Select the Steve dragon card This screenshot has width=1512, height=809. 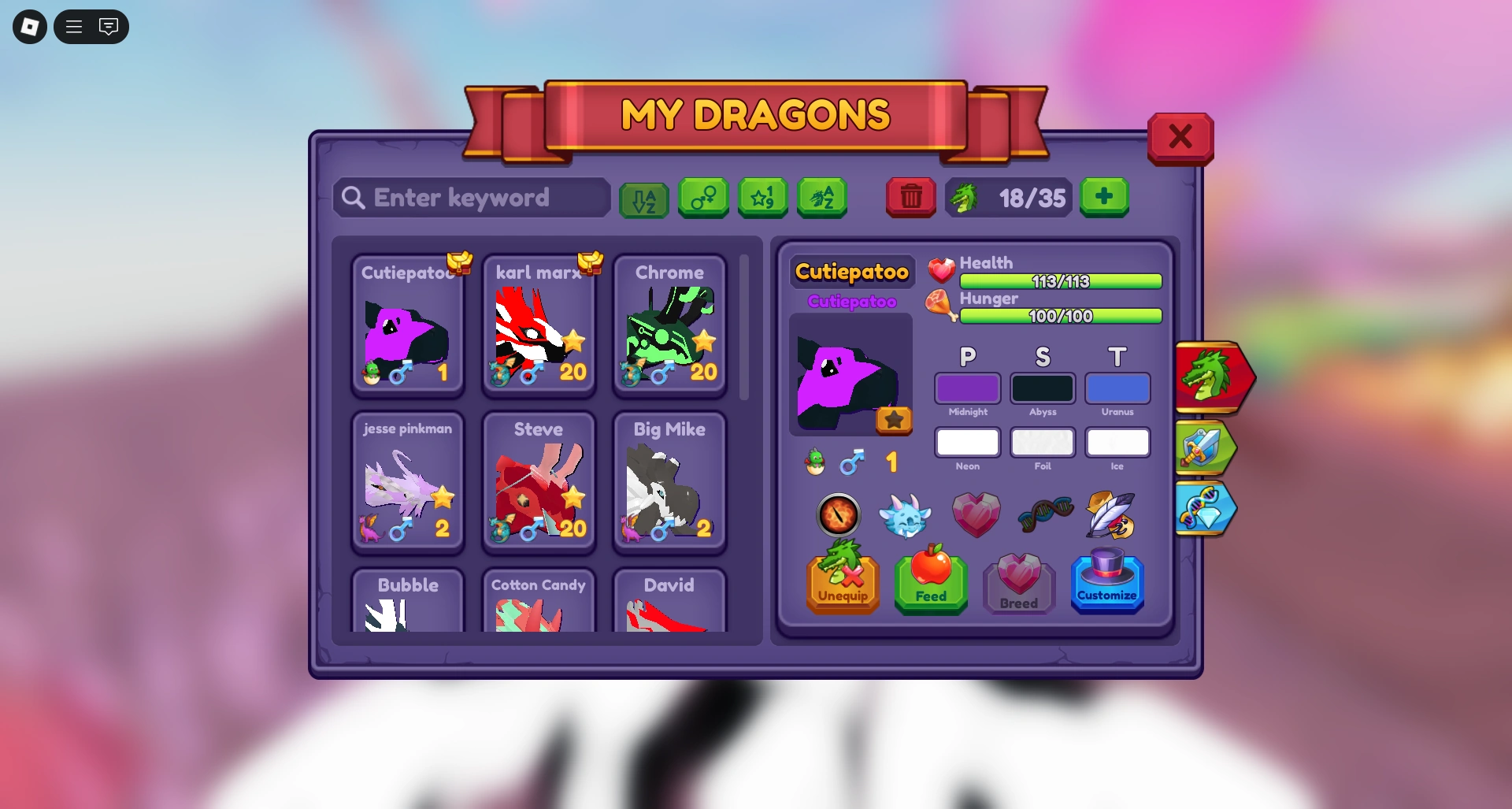point(539,482)
